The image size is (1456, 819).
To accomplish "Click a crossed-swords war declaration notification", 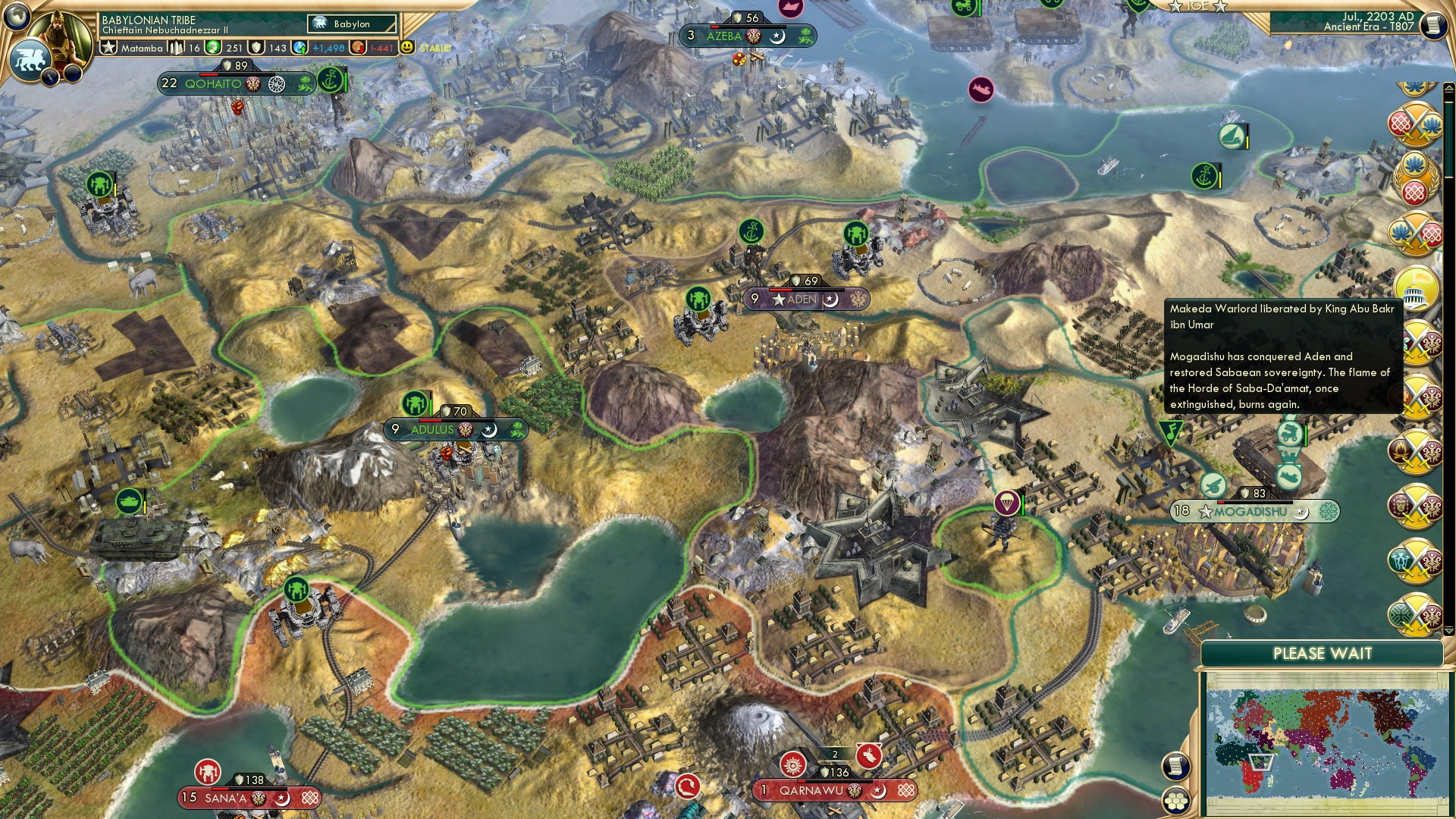I will (x=1415, y=123).
